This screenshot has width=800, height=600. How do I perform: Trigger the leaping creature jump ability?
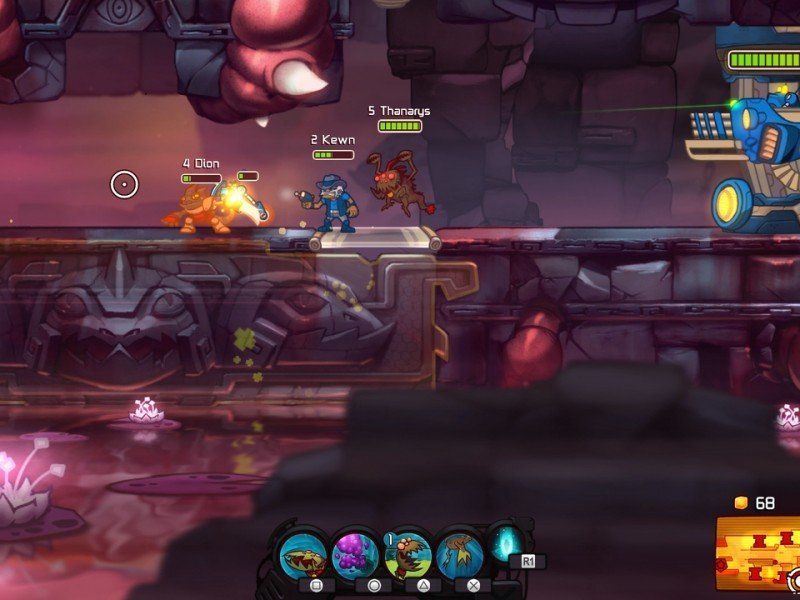coord(459,553)
